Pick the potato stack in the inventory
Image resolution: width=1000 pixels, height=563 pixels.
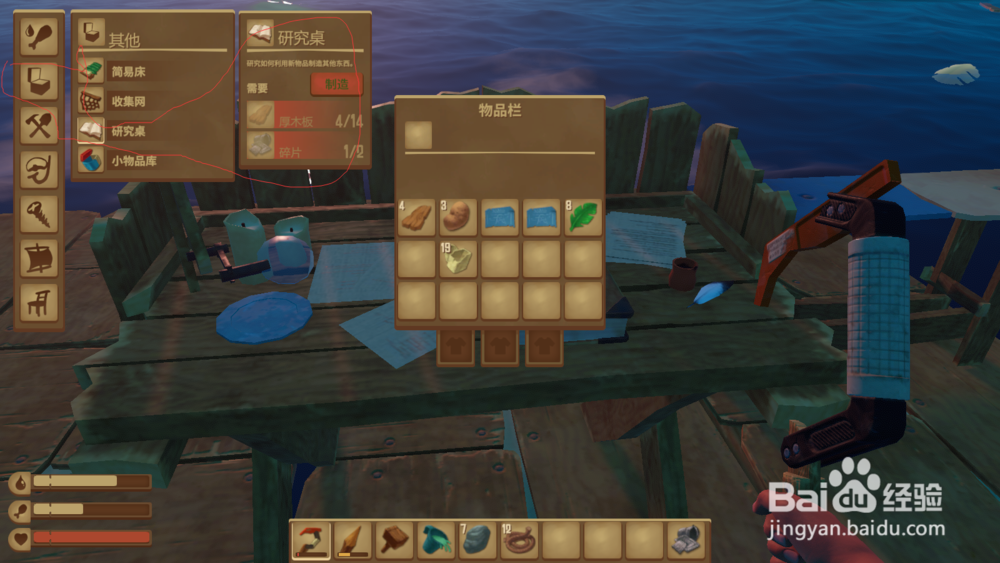[459, 218]
